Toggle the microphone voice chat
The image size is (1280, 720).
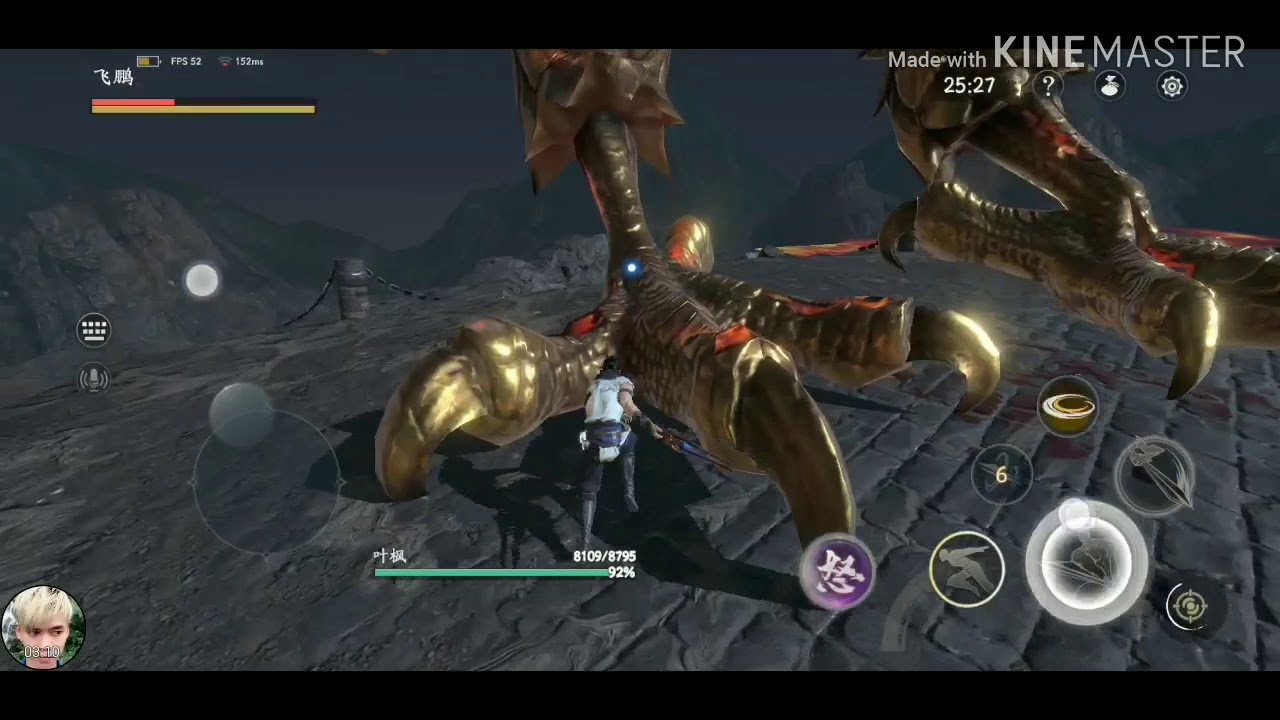[94, 378]
